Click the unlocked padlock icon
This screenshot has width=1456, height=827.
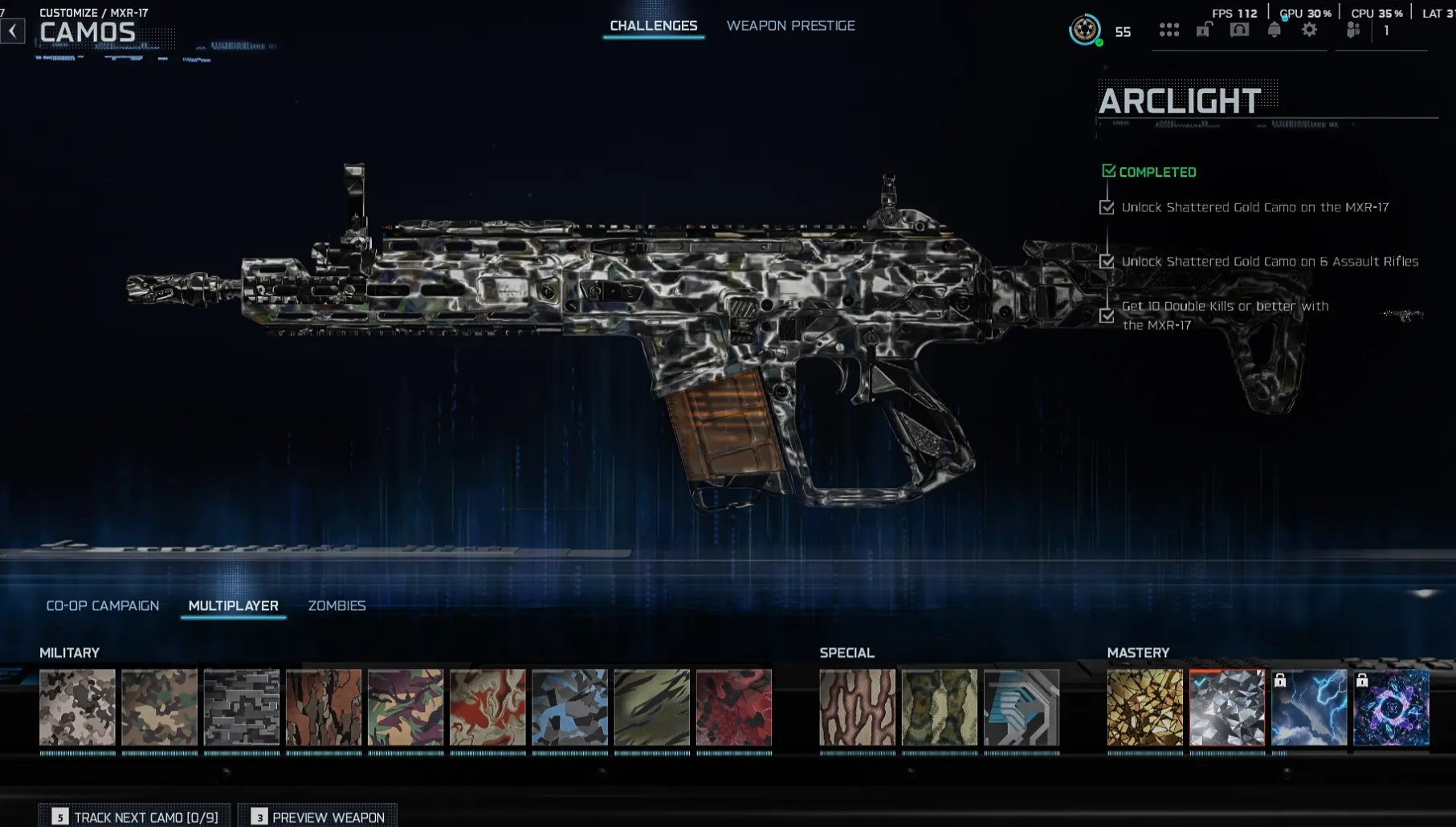click(1204, 29)
